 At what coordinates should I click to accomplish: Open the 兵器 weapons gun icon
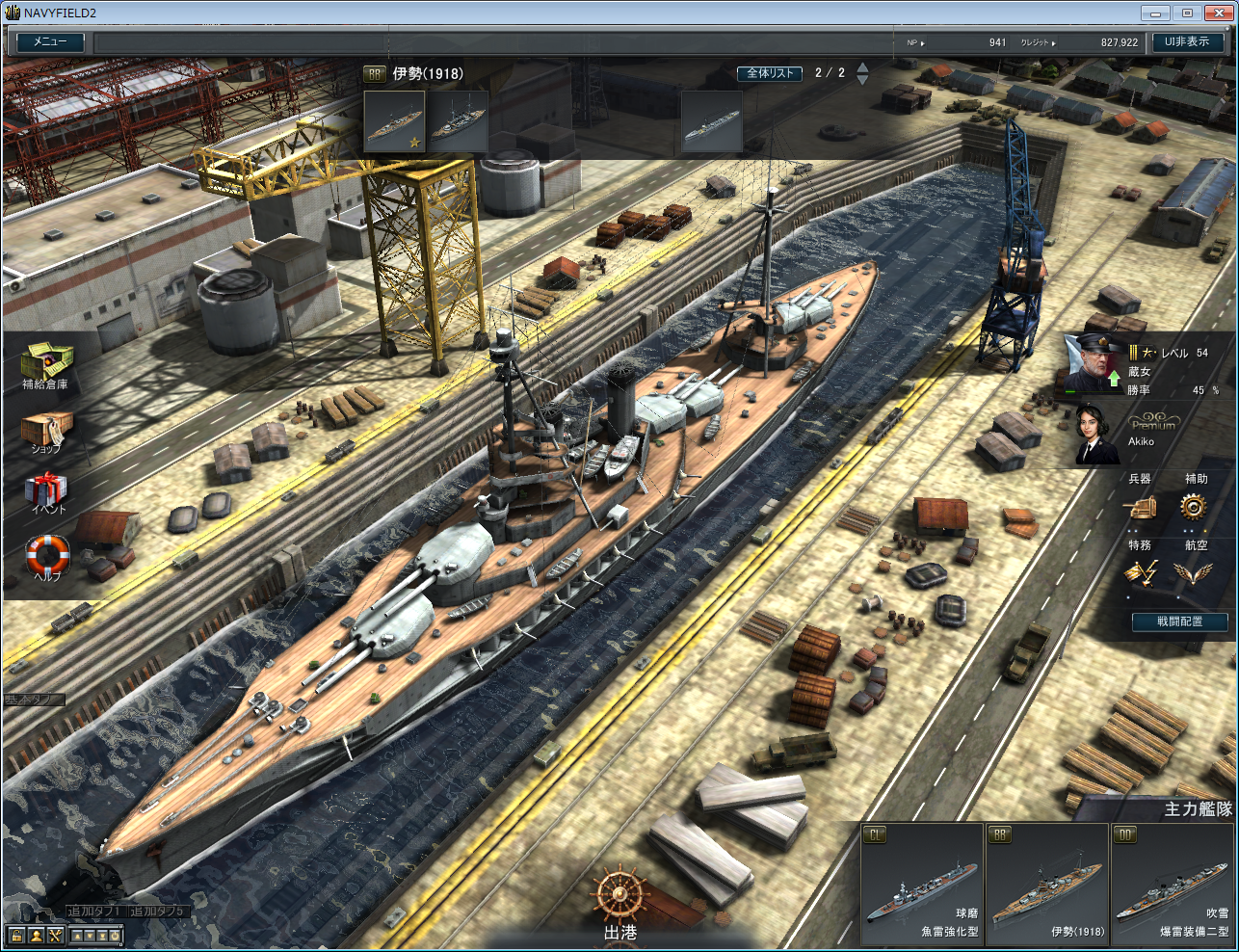pyautogui.click(x=1141, y=507)
